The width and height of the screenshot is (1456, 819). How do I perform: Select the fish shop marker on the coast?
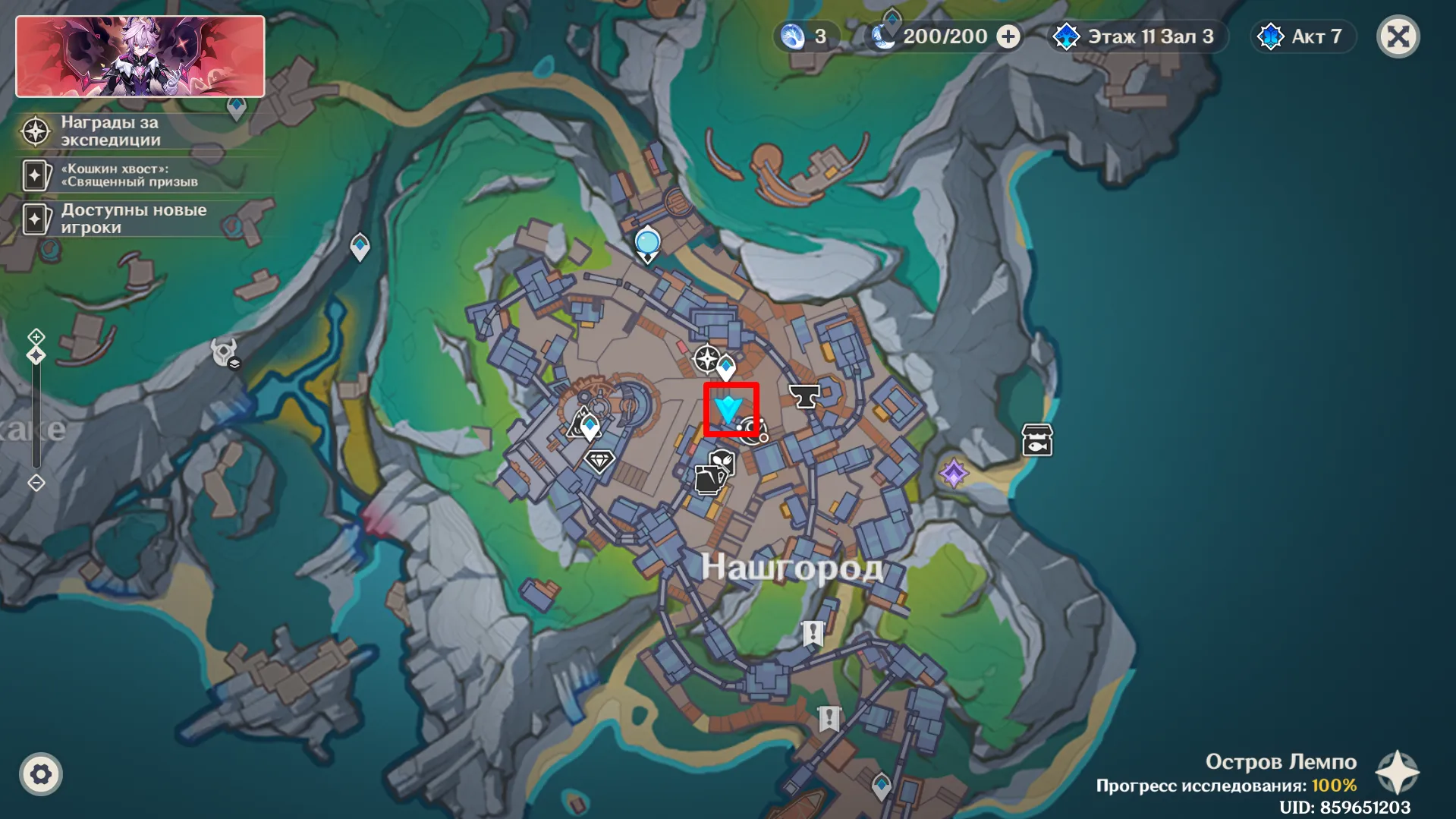point(1037,440)
